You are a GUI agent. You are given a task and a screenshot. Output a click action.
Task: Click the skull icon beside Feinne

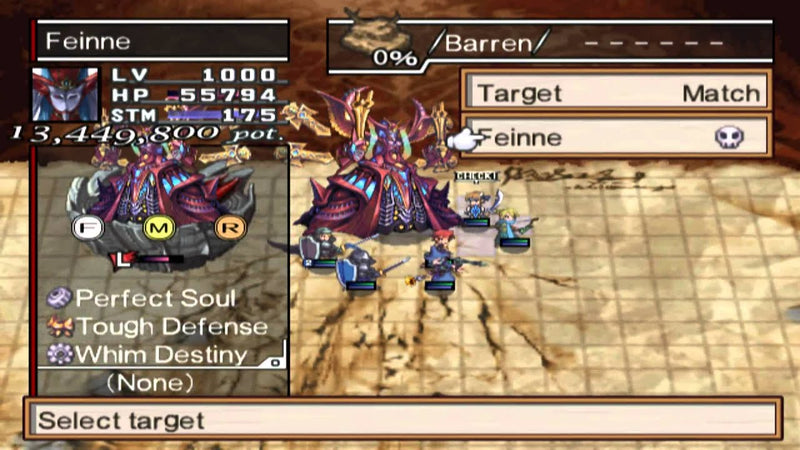click(728, 137)
